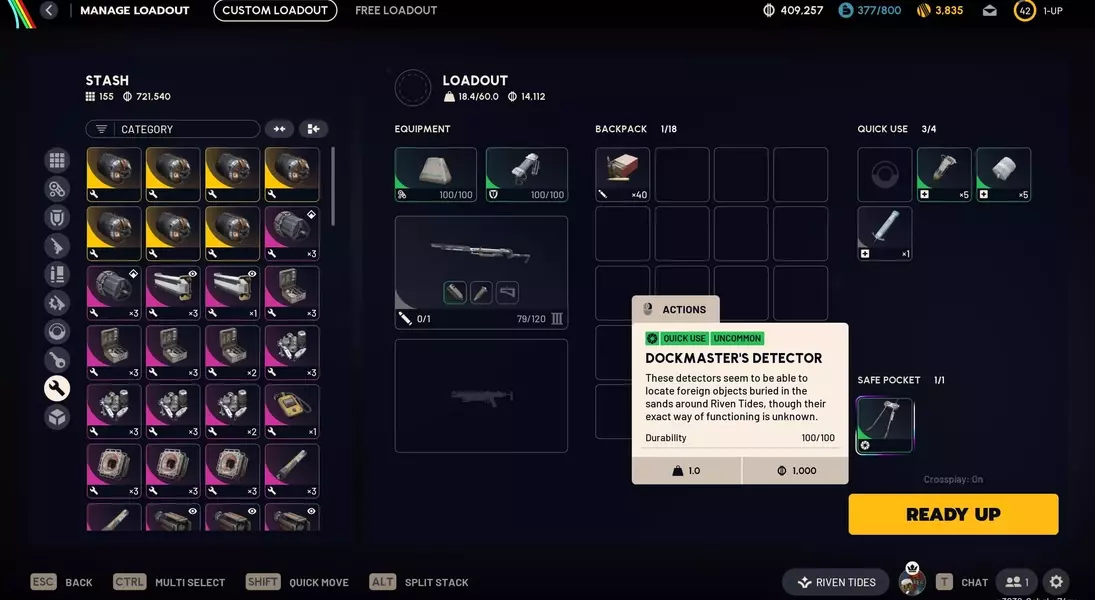1095x600 pixels.
Task: Open the party members icon
Action: click(1016, 582)
